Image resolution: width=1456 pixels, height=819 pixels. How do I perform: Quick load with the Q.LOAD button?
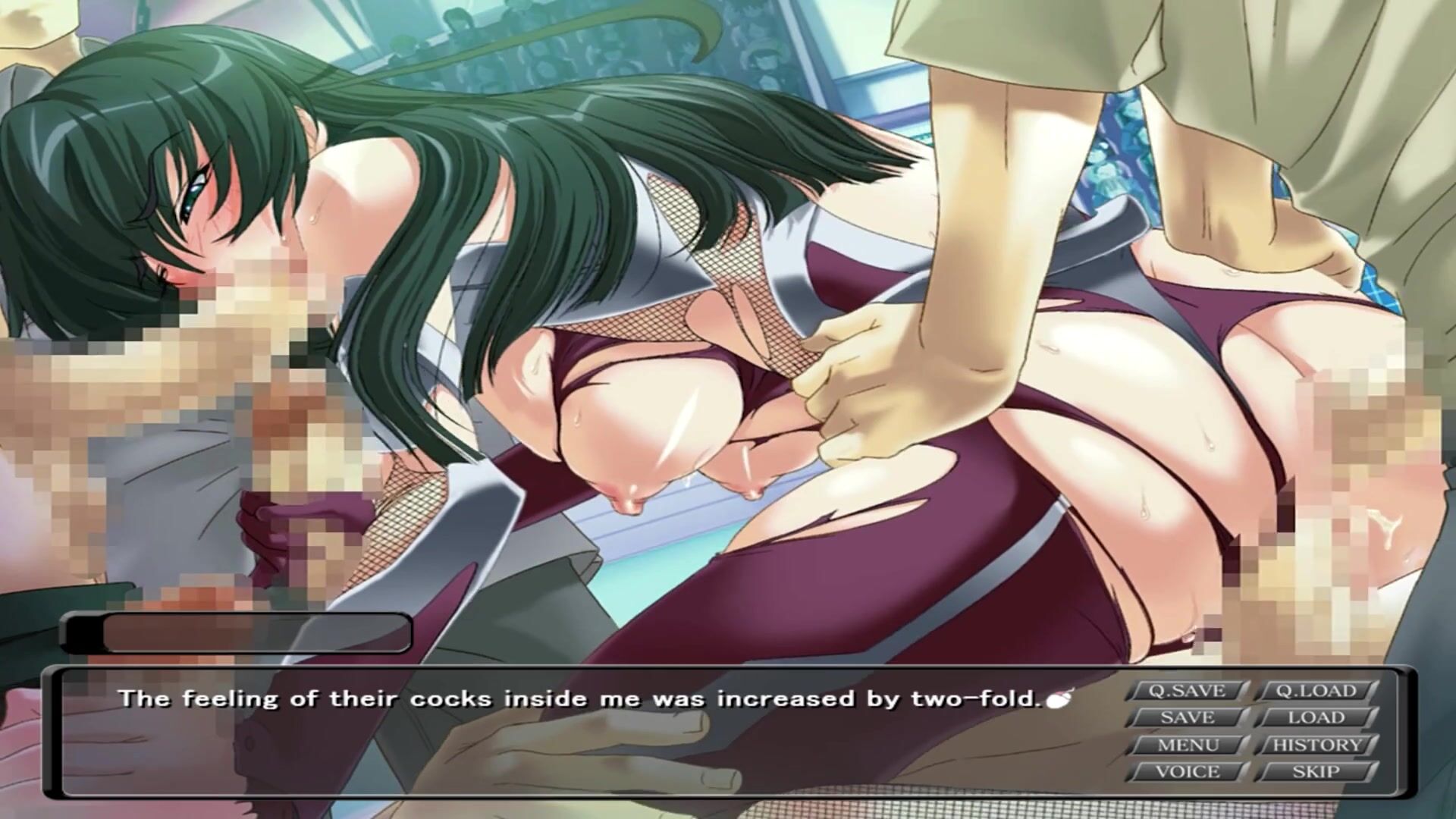pyautogui.click(x=1316, y=691)
